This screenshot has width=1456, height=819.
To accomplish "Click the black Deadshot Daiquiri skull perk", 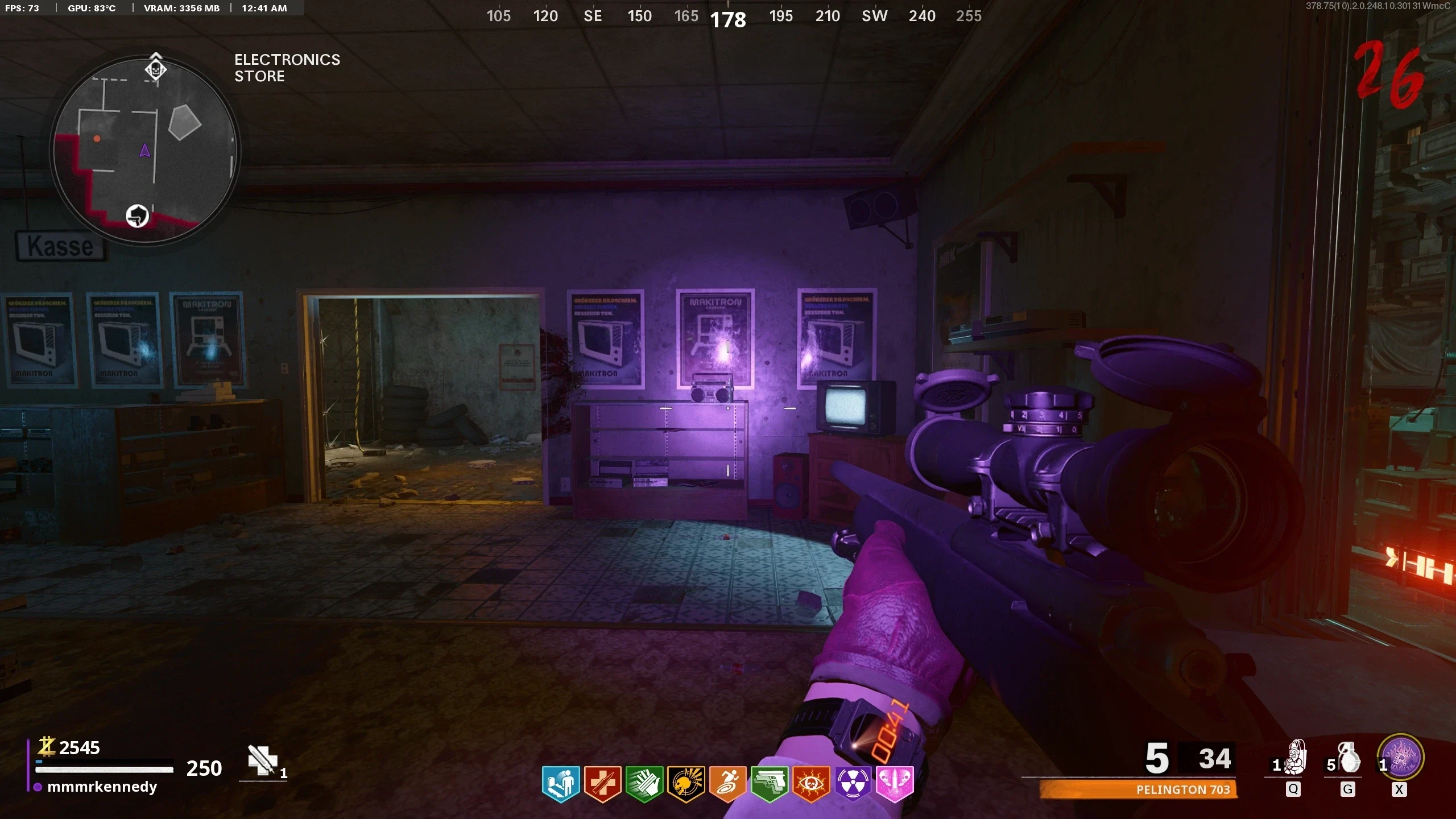I will coord(686,784).
